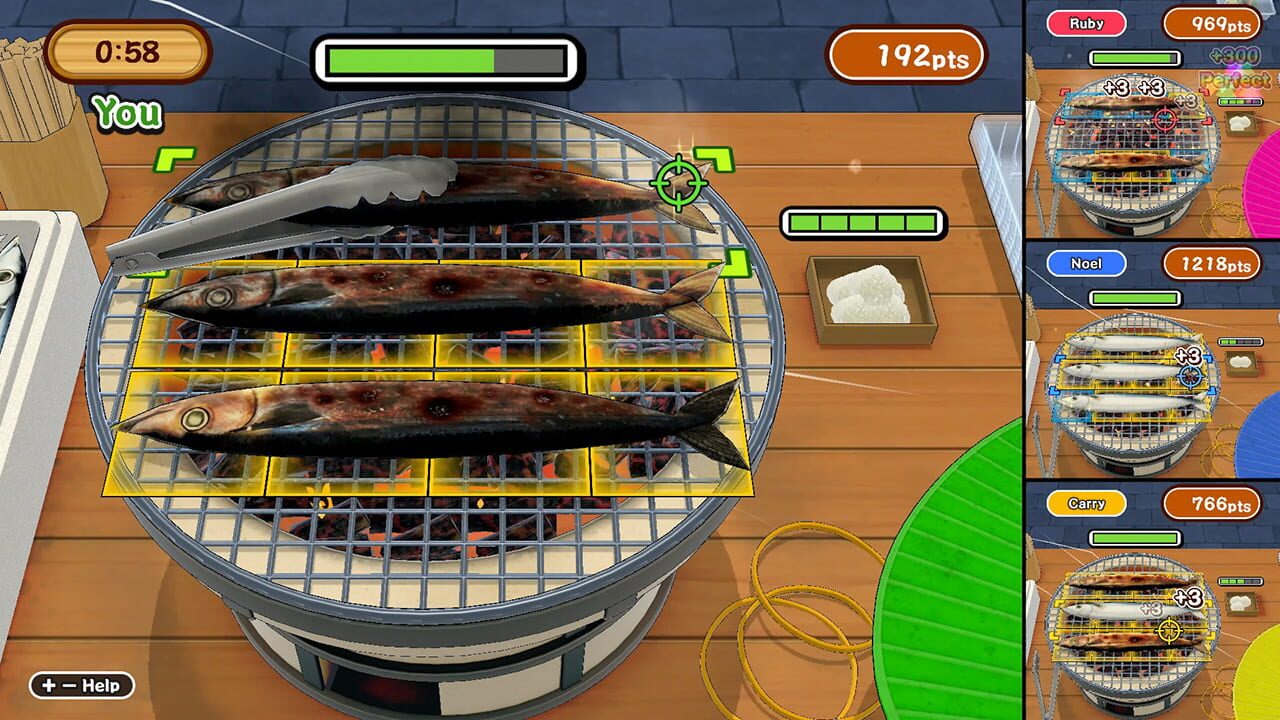Open the box of rice balls
Image resolution: width=1280 pixels, height=720 pixels.
[868, 300]
